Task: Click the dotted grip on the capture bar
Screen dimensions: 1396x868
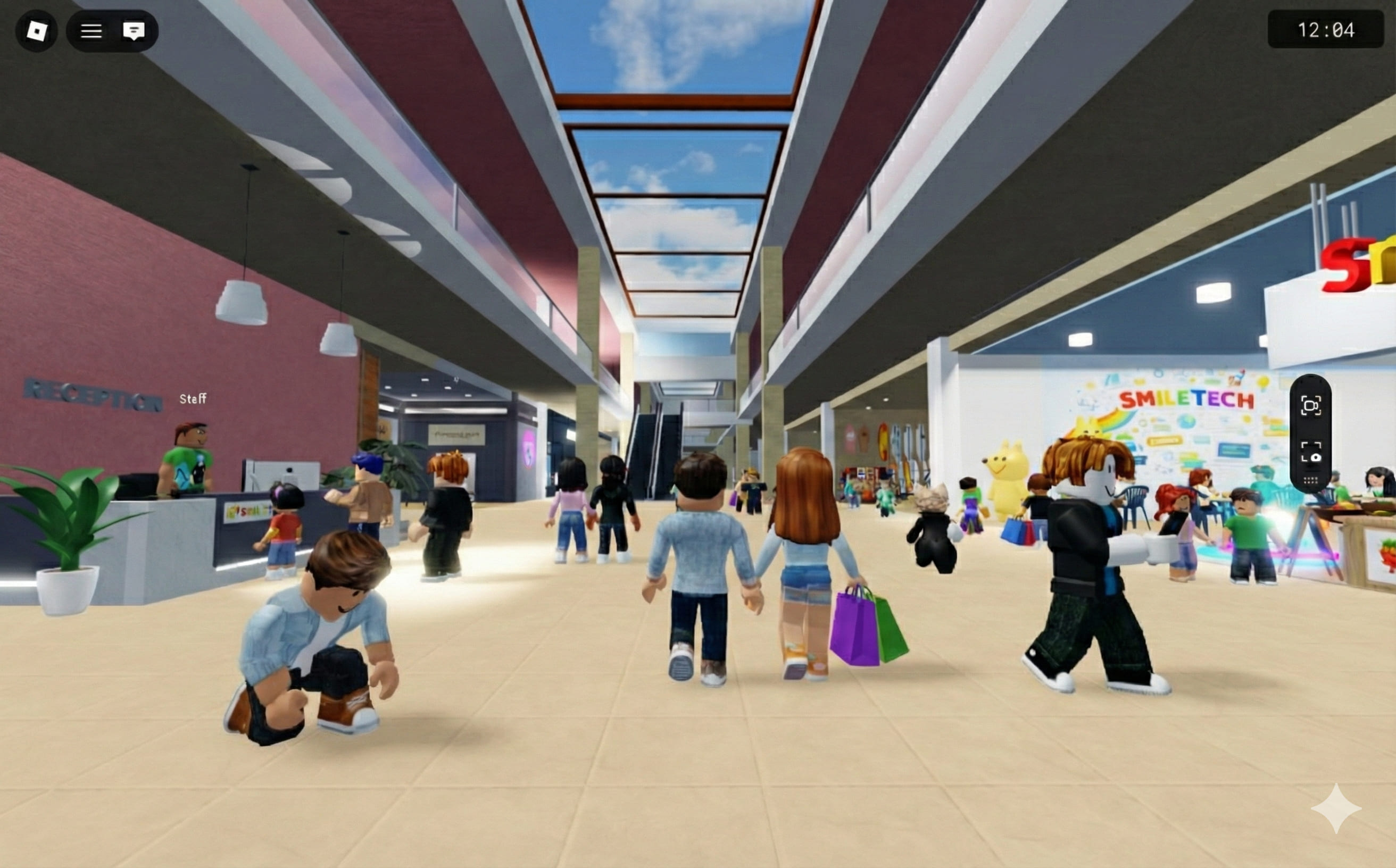Action: tap(1310, 480)
